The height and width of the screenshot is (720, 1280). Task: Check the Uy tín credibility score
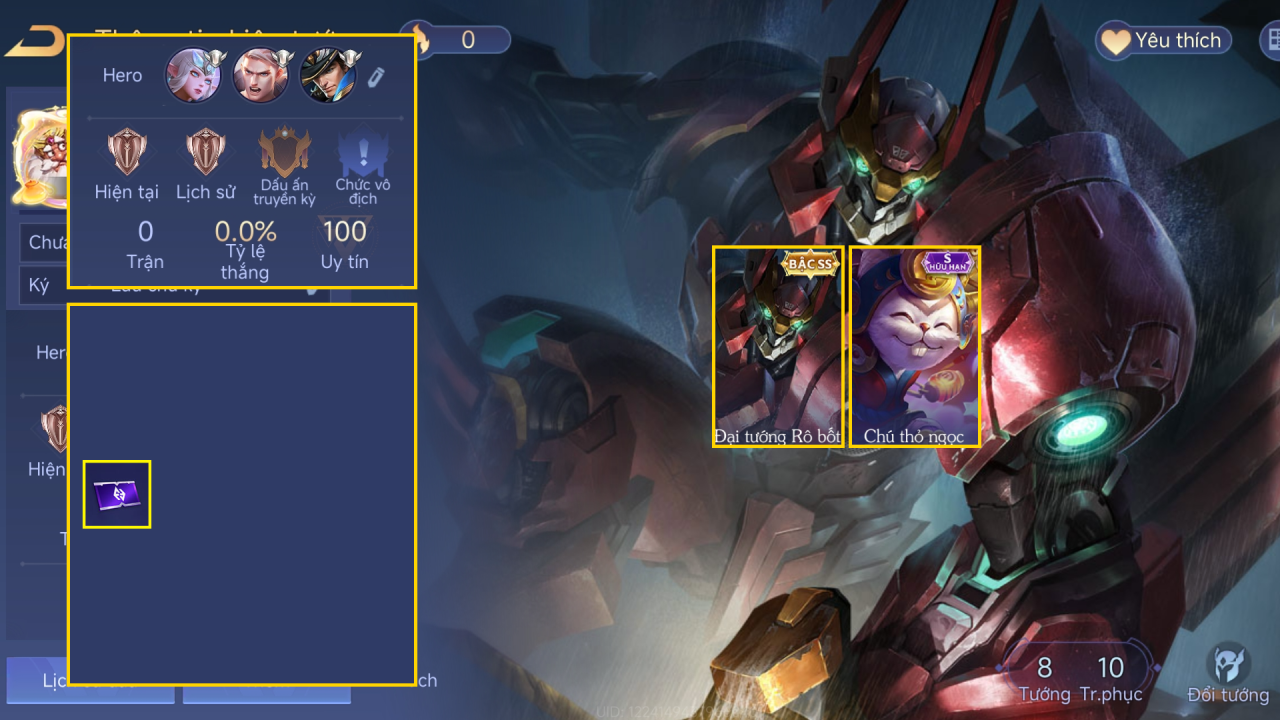pyautogui.click(x=344, y=243)
